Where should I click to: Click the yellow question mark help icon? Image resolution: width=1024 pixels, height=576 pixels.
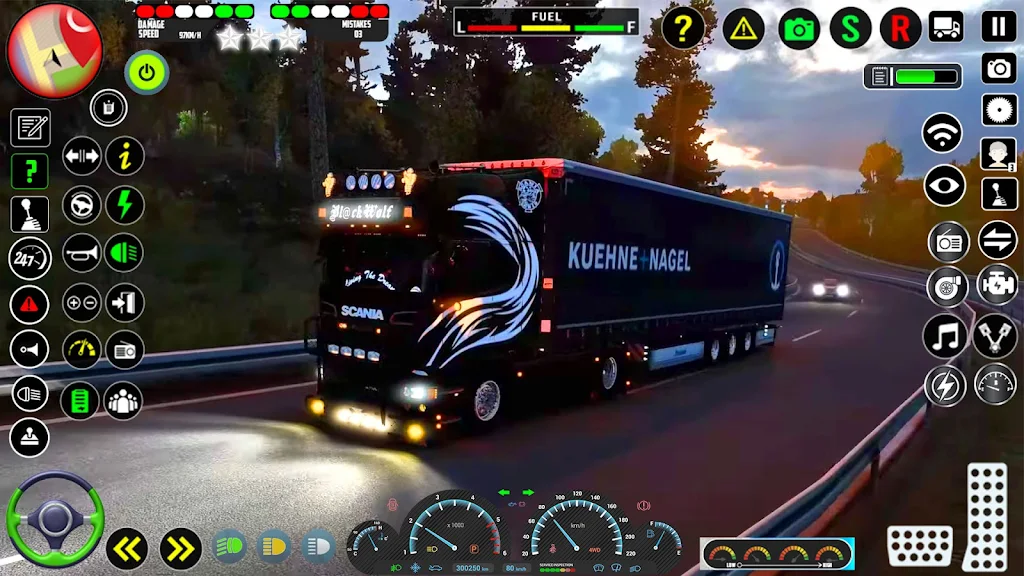pos(683,28)
